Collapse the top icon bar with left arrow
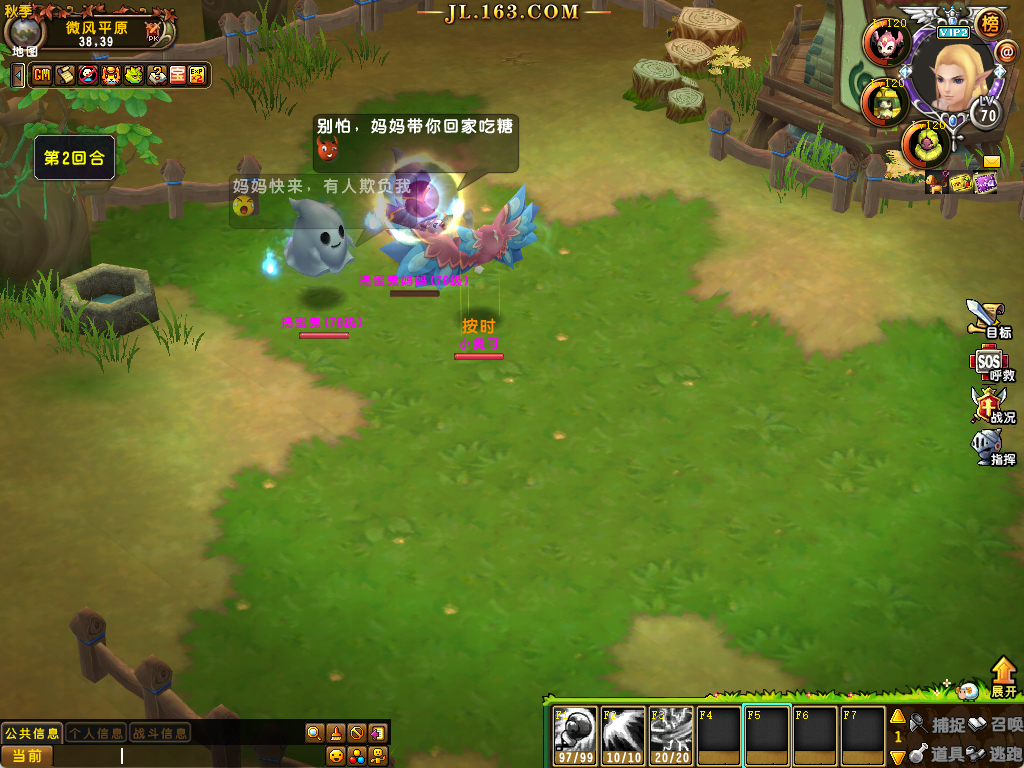Viewport: 1024px width, 768px height. tap(18, 75)
